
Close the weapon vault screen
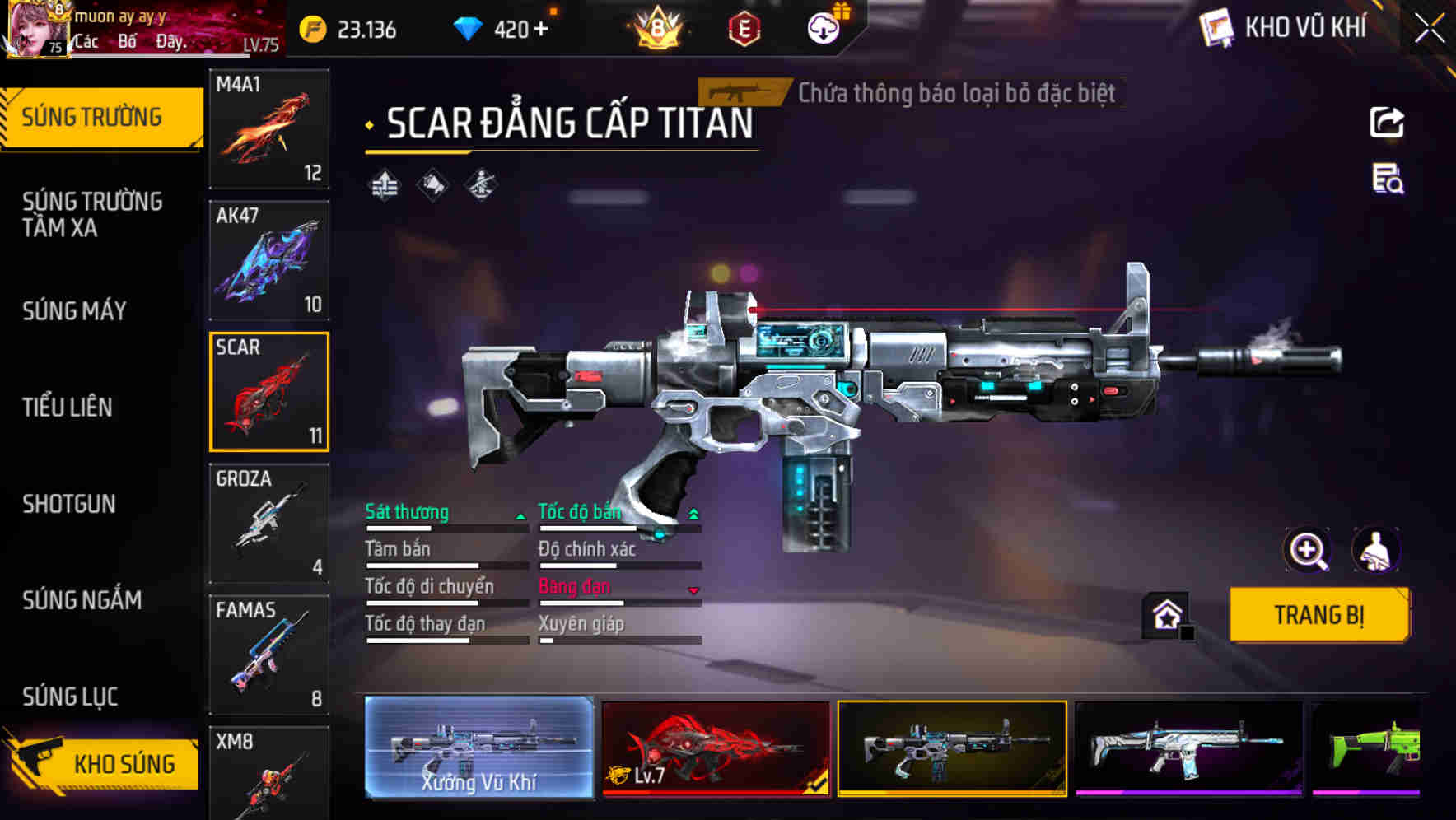1429,29
